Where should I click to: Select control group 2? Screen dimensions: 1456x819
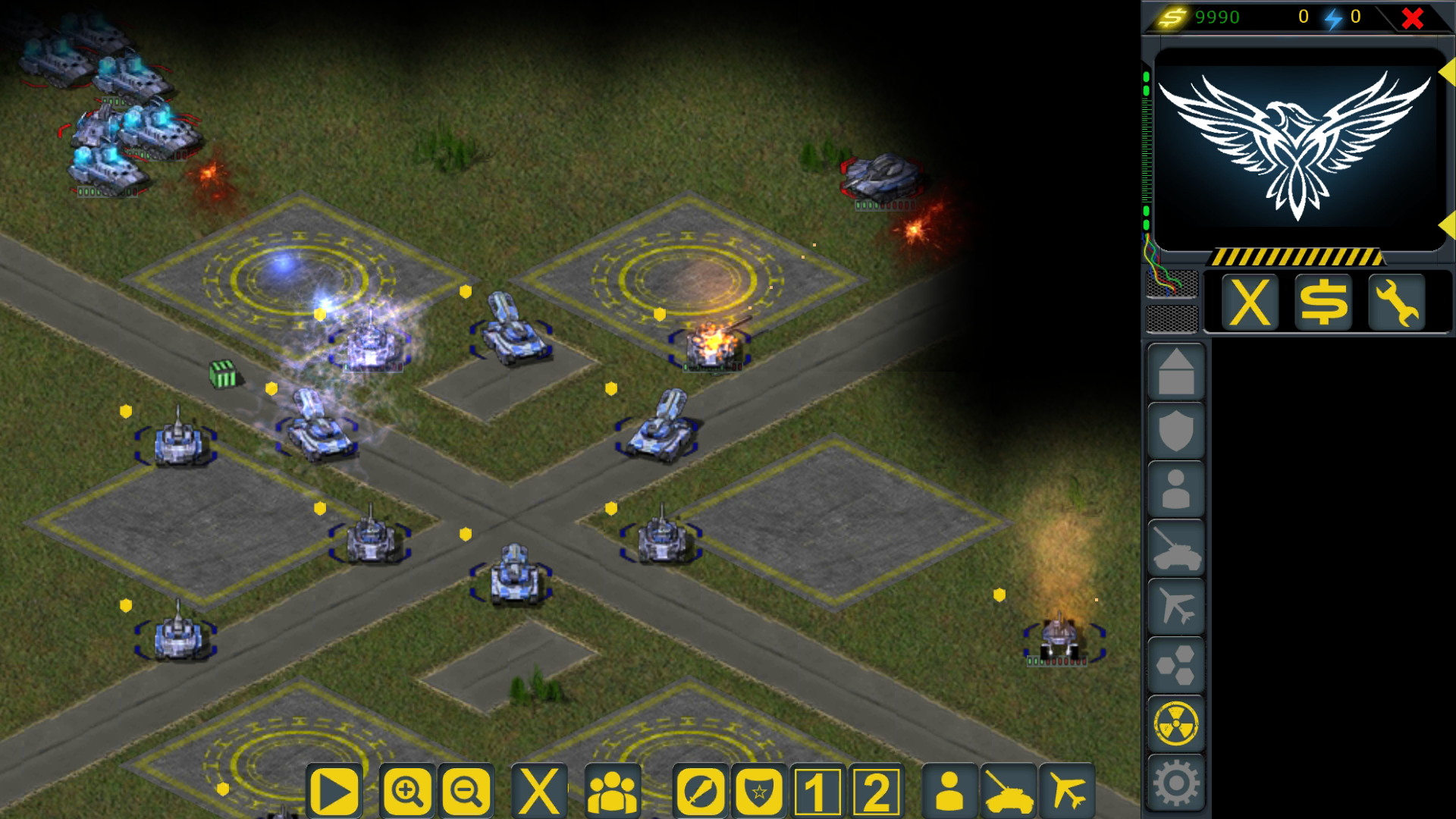(876, 792)
